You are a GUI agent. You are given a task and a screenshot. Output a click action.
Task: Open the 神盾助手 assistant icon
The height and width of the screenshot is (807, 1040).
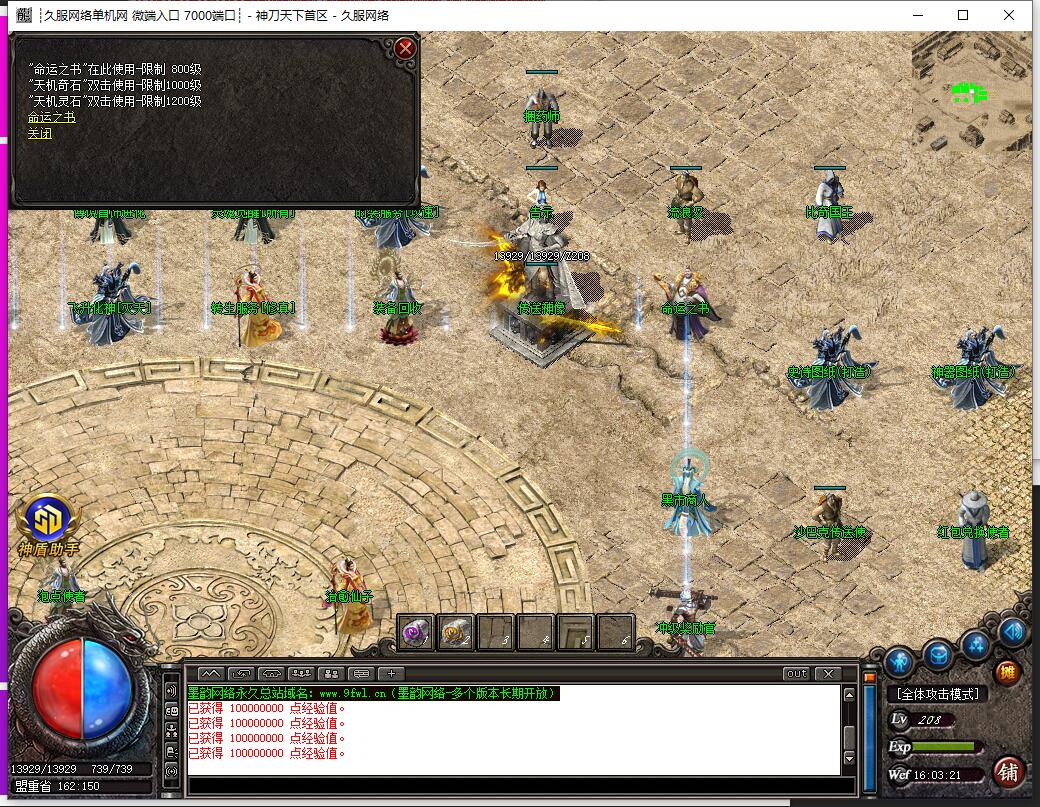[47, 521]
